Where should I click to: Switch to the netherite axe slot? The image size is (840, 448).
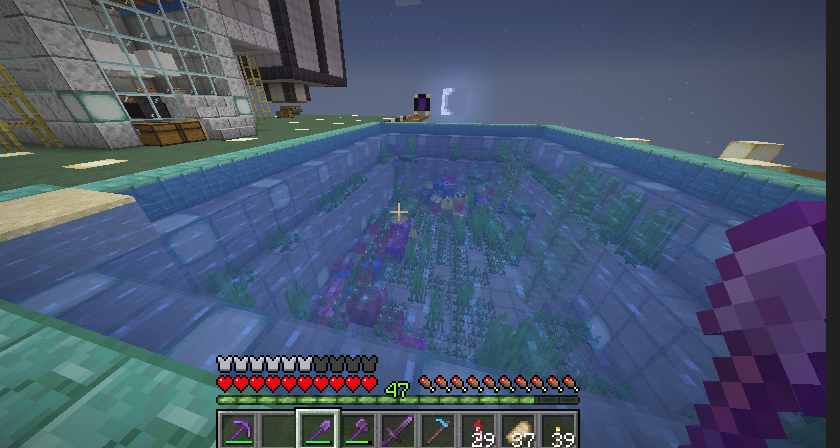(358, 430)
